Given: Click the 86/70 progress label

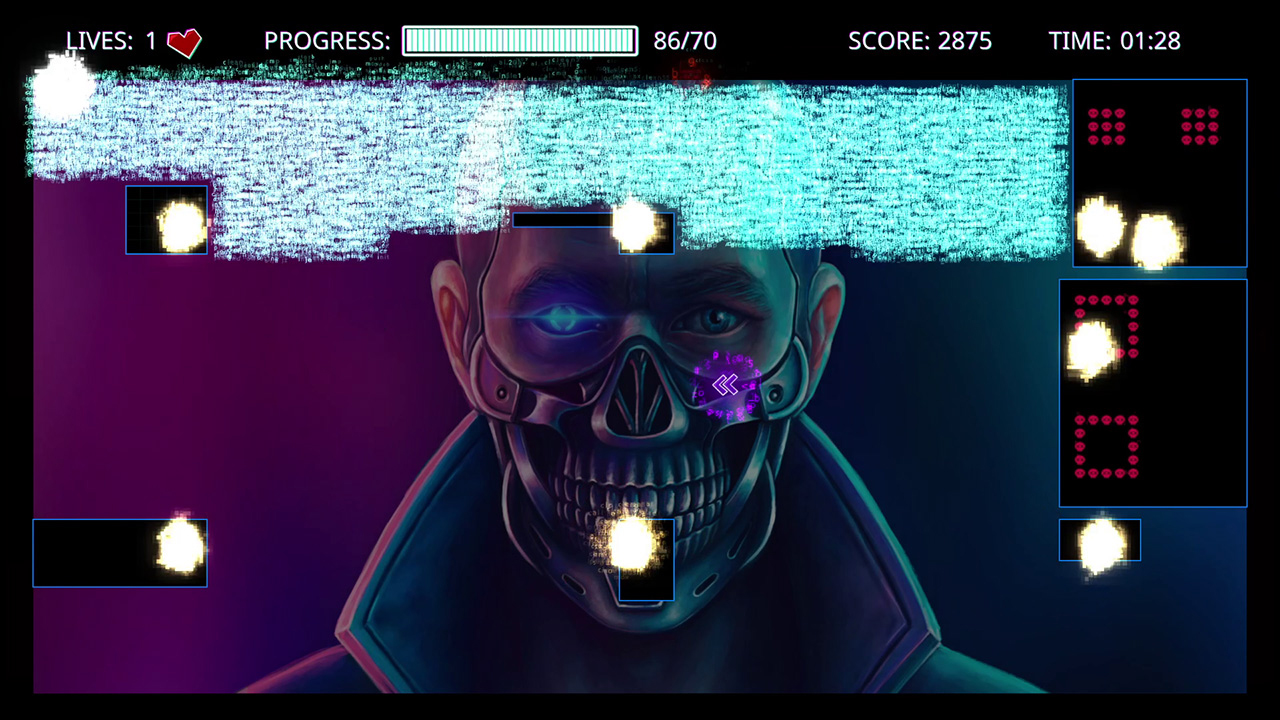Looking at the screenshot, I should 687,41.
